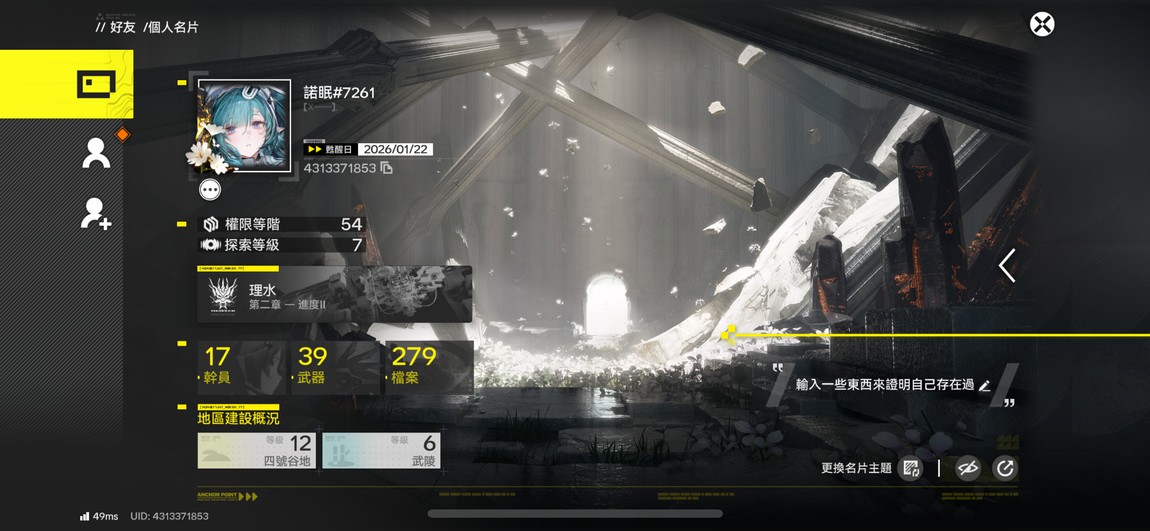View the 17 幹員 operators count
Screen dimensions: 1150x531
(239, 365)
